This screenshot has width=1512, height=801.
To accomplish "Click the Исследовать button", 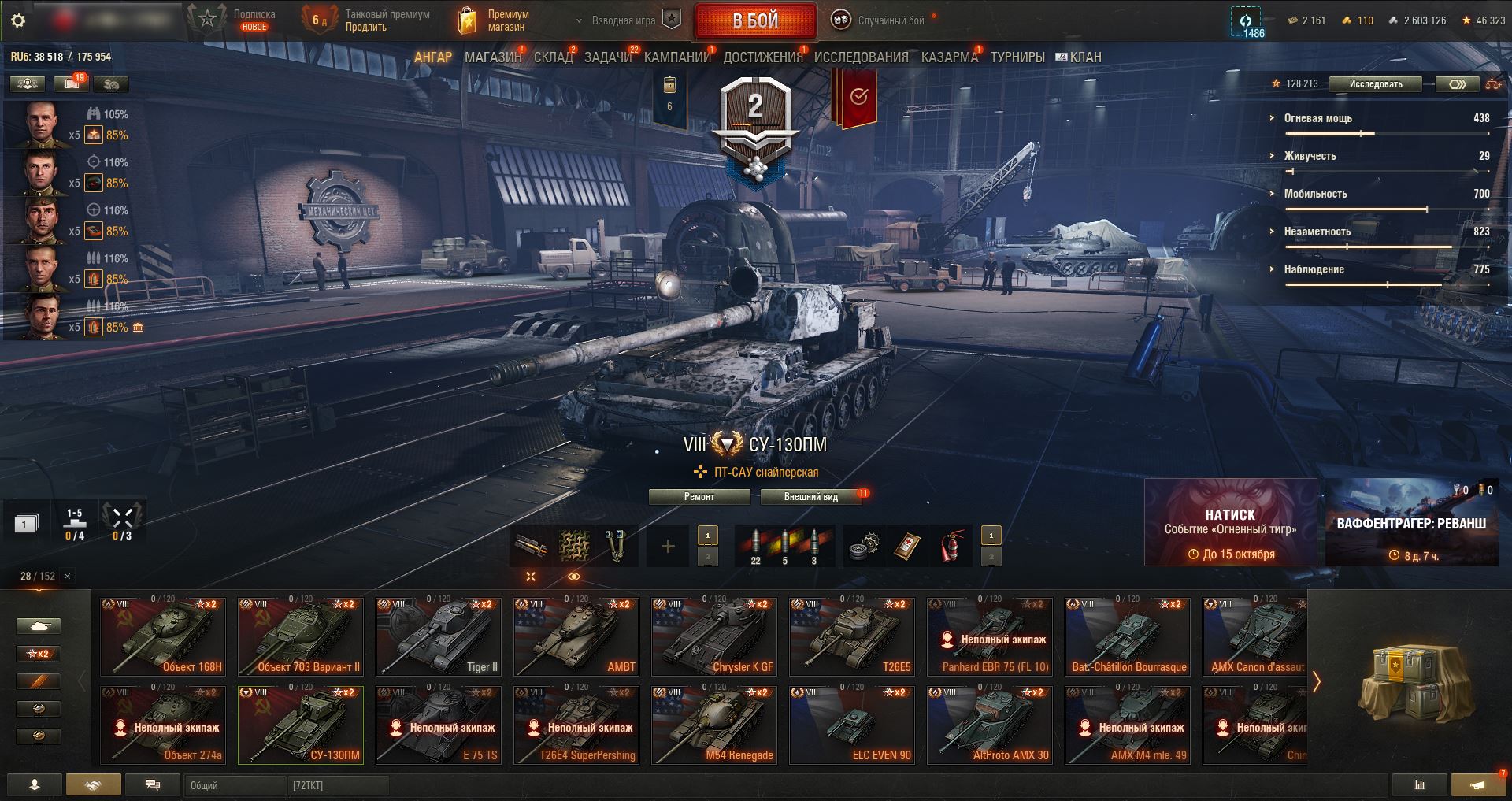I will 1375,84.
